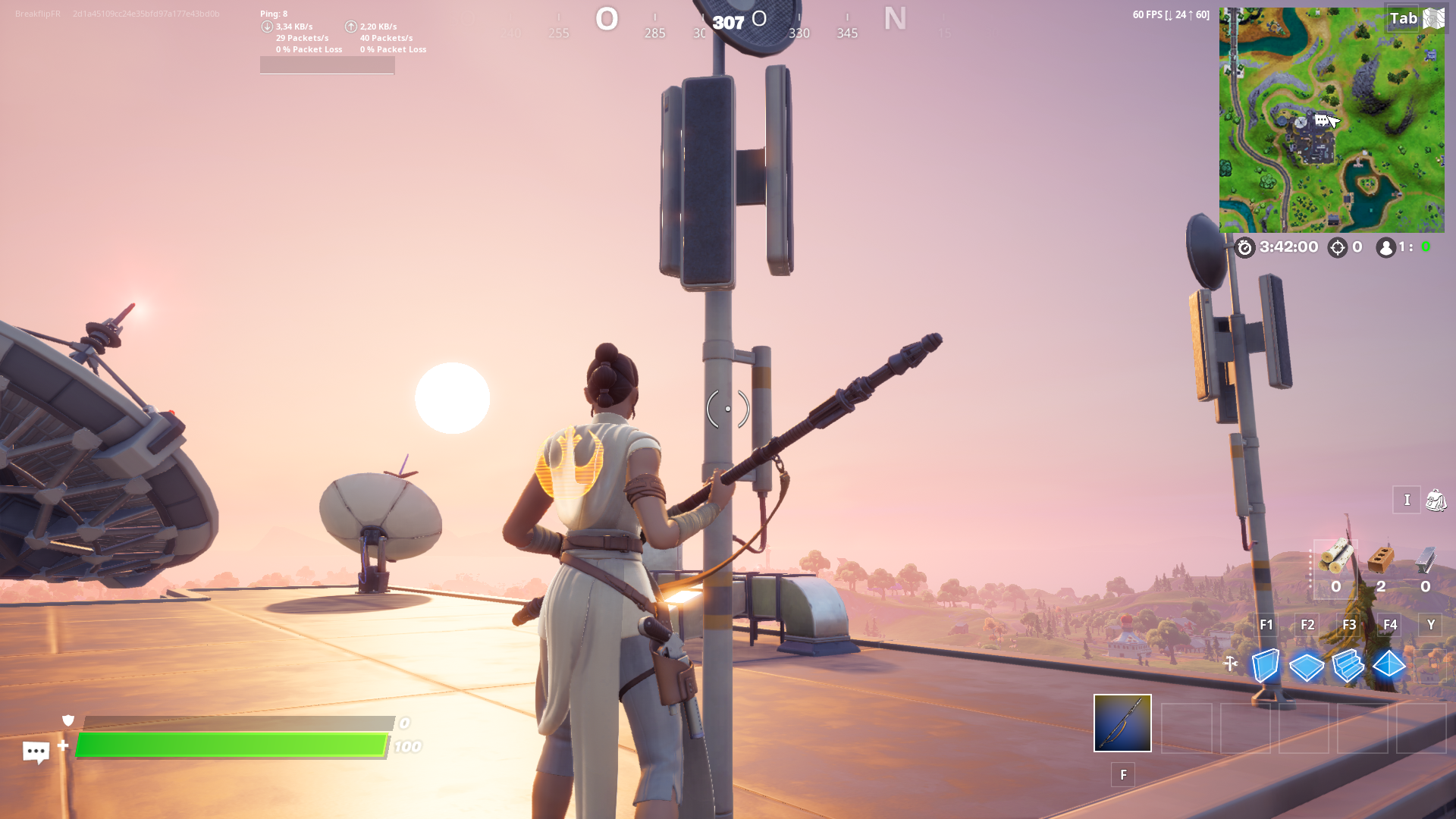Select the stairs building piece above F3

point(1348,667)
